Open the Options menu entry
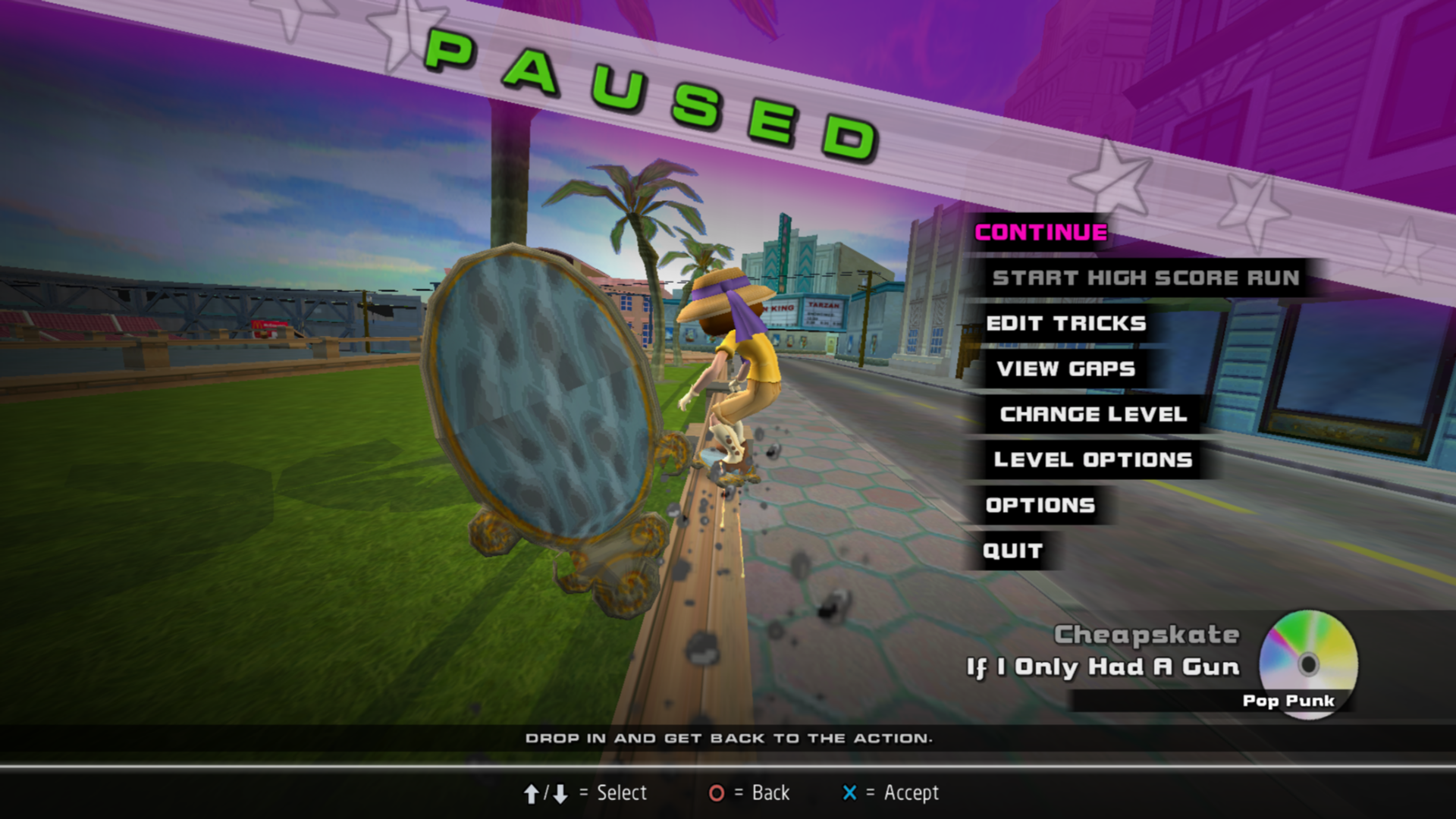The height and width of the screenshot is (819, 1456). (1040, 506)
